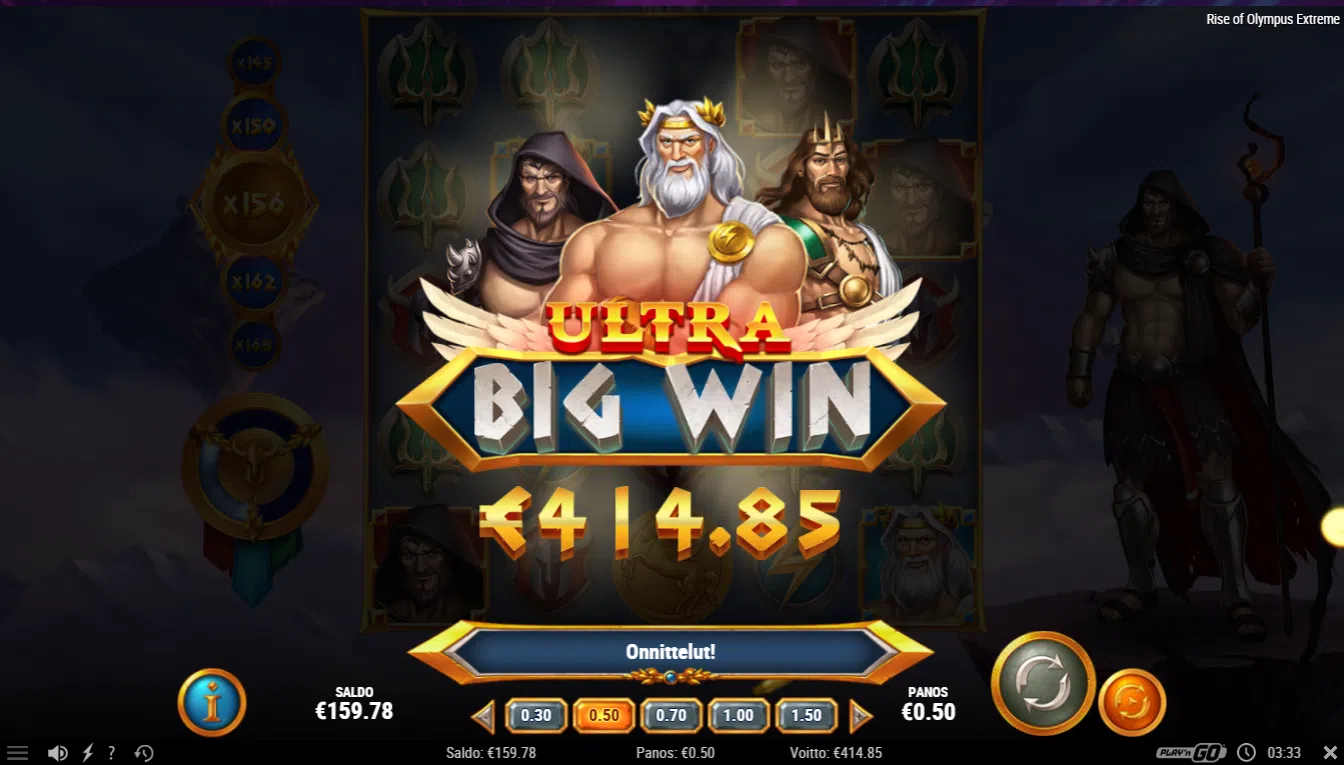Click the large circular spin button
The image size is (1344, 765).
[x=1043, y=684]
